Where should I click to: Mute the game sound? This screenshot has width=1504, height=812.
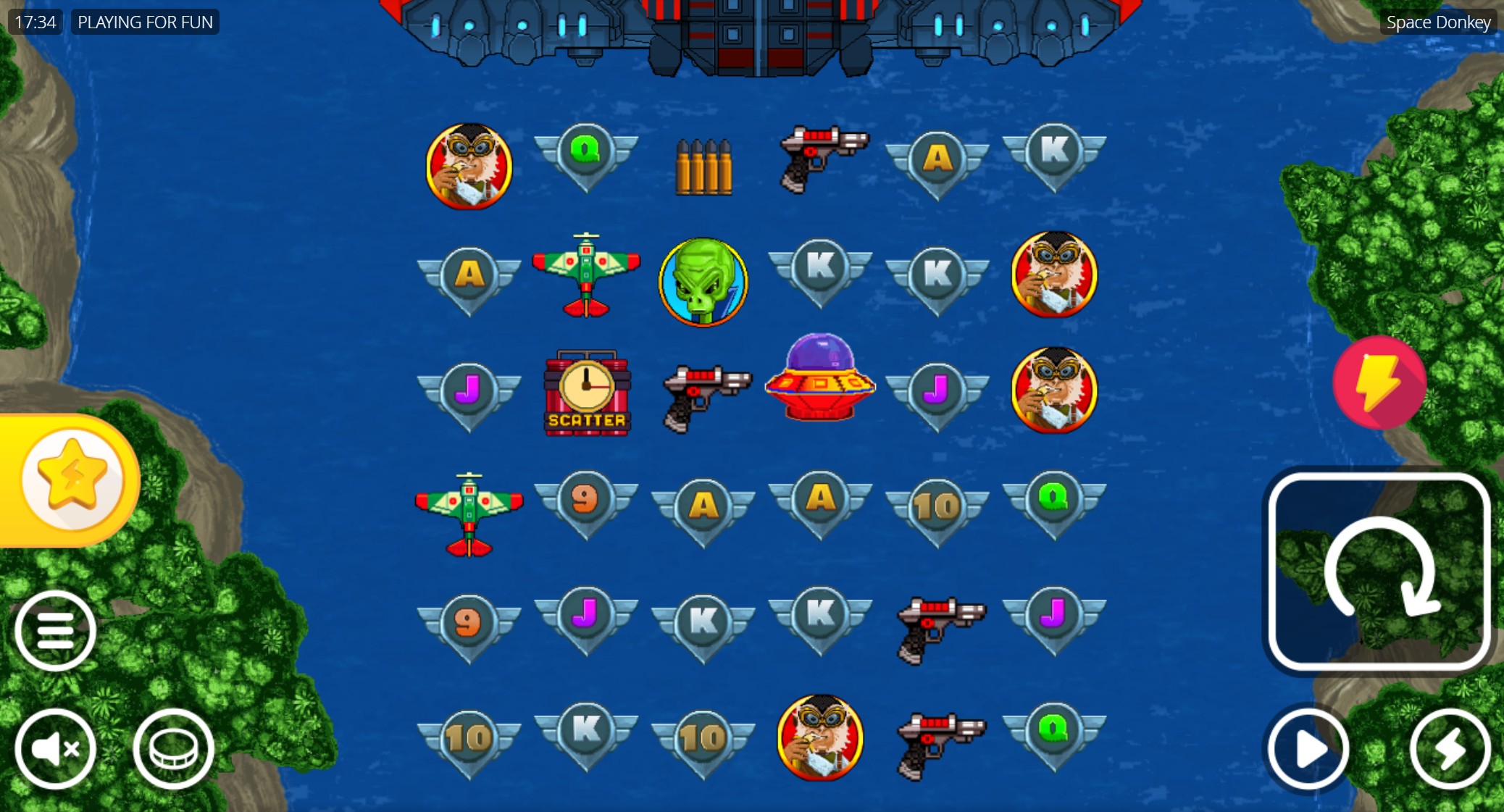pyautogui.click(x=56, y=749)
